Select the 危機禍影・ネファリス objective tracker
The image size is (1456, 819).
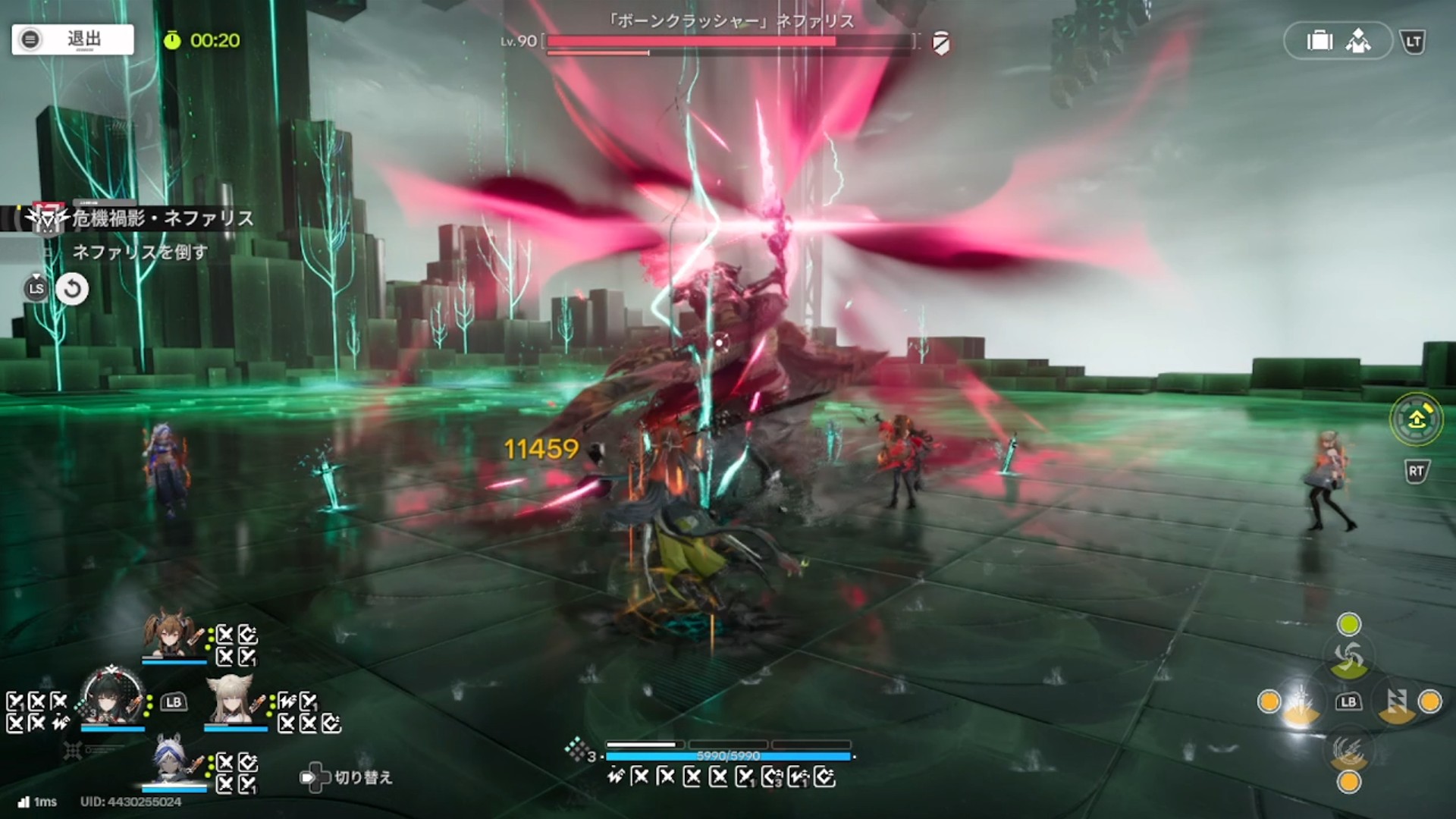click(x=162, y=218)
